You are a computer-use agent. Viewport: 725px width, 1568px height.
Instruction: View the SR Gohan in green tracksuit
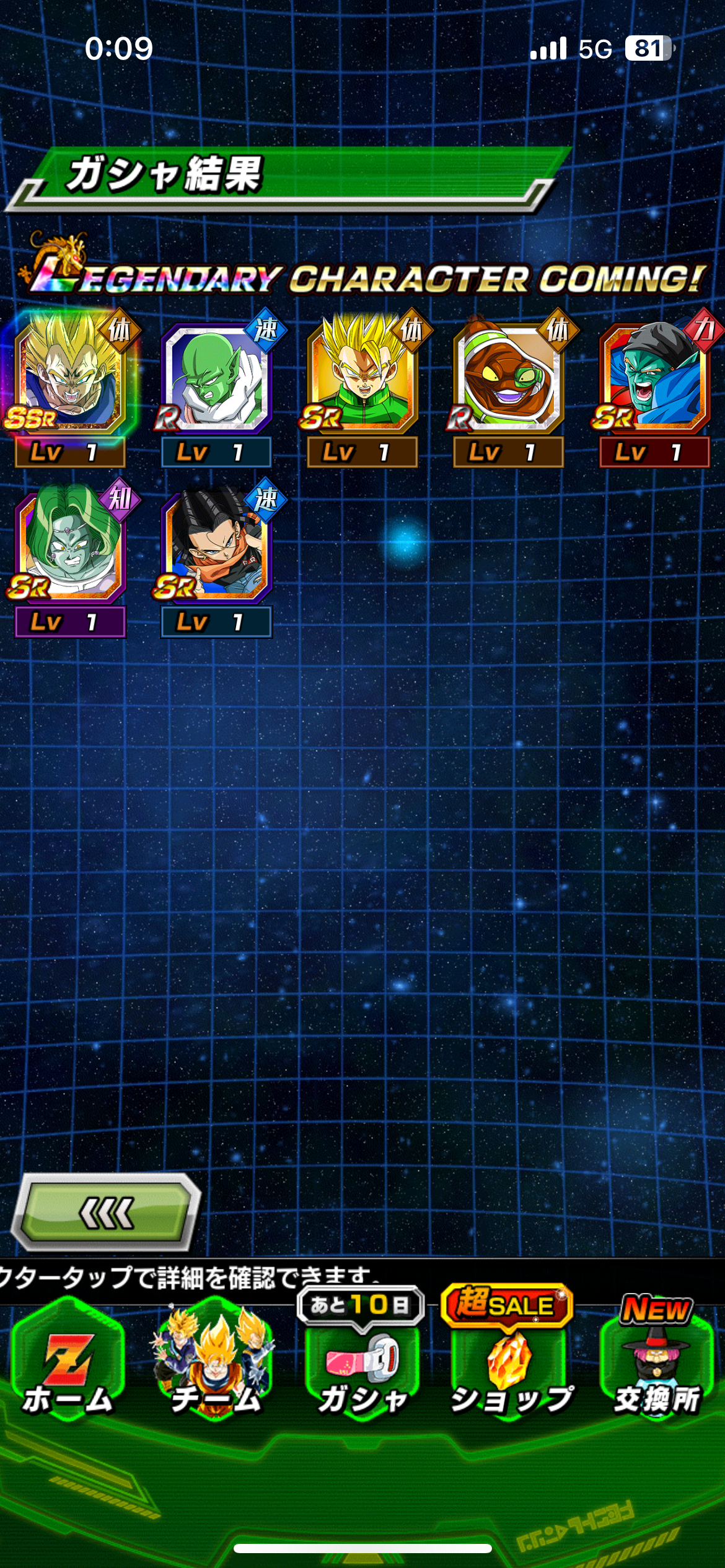tap(362, 378)
